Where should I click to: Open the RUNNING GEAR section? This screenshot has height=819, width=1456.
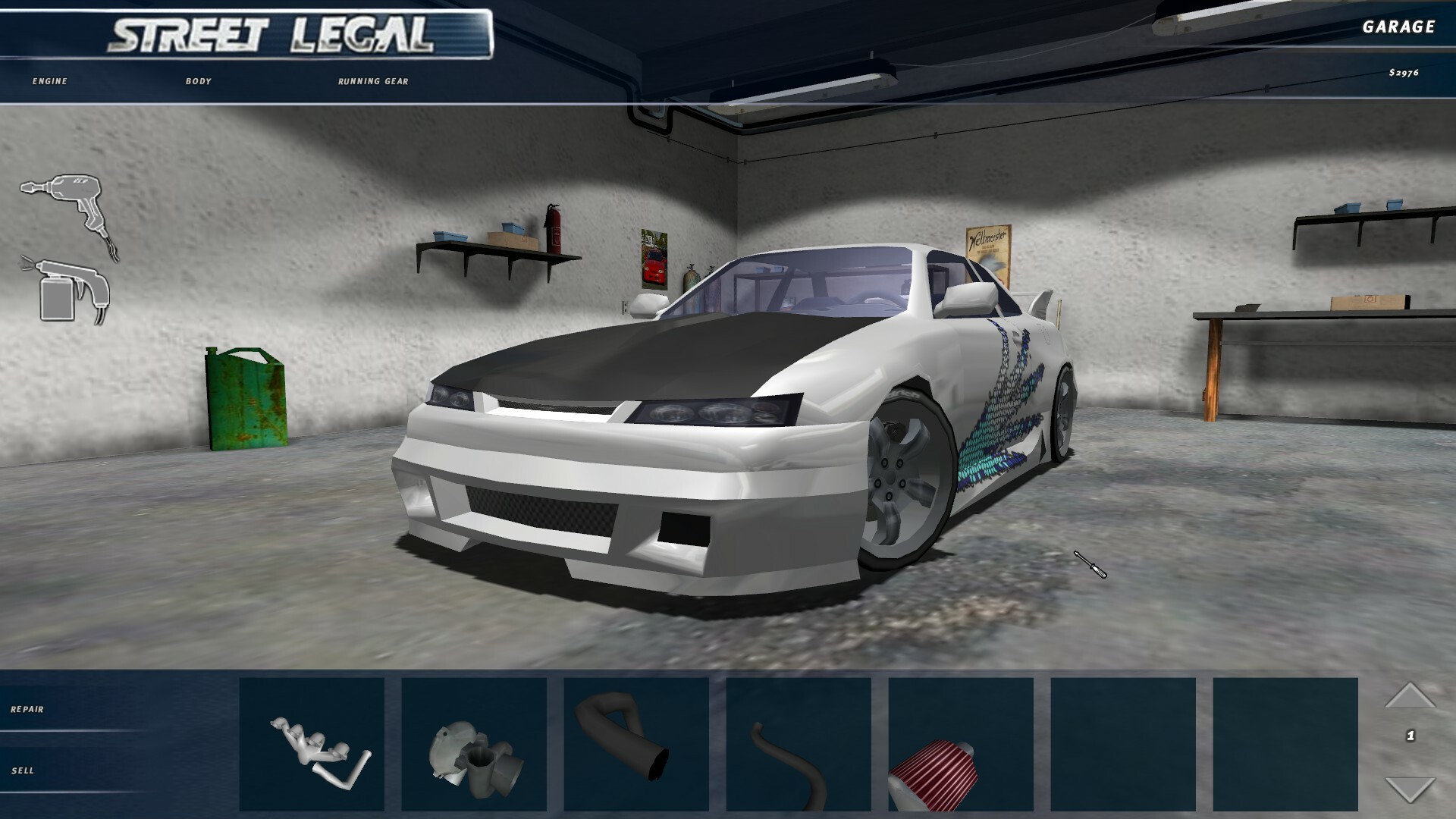pyautogui.click(x=372, y=80)
